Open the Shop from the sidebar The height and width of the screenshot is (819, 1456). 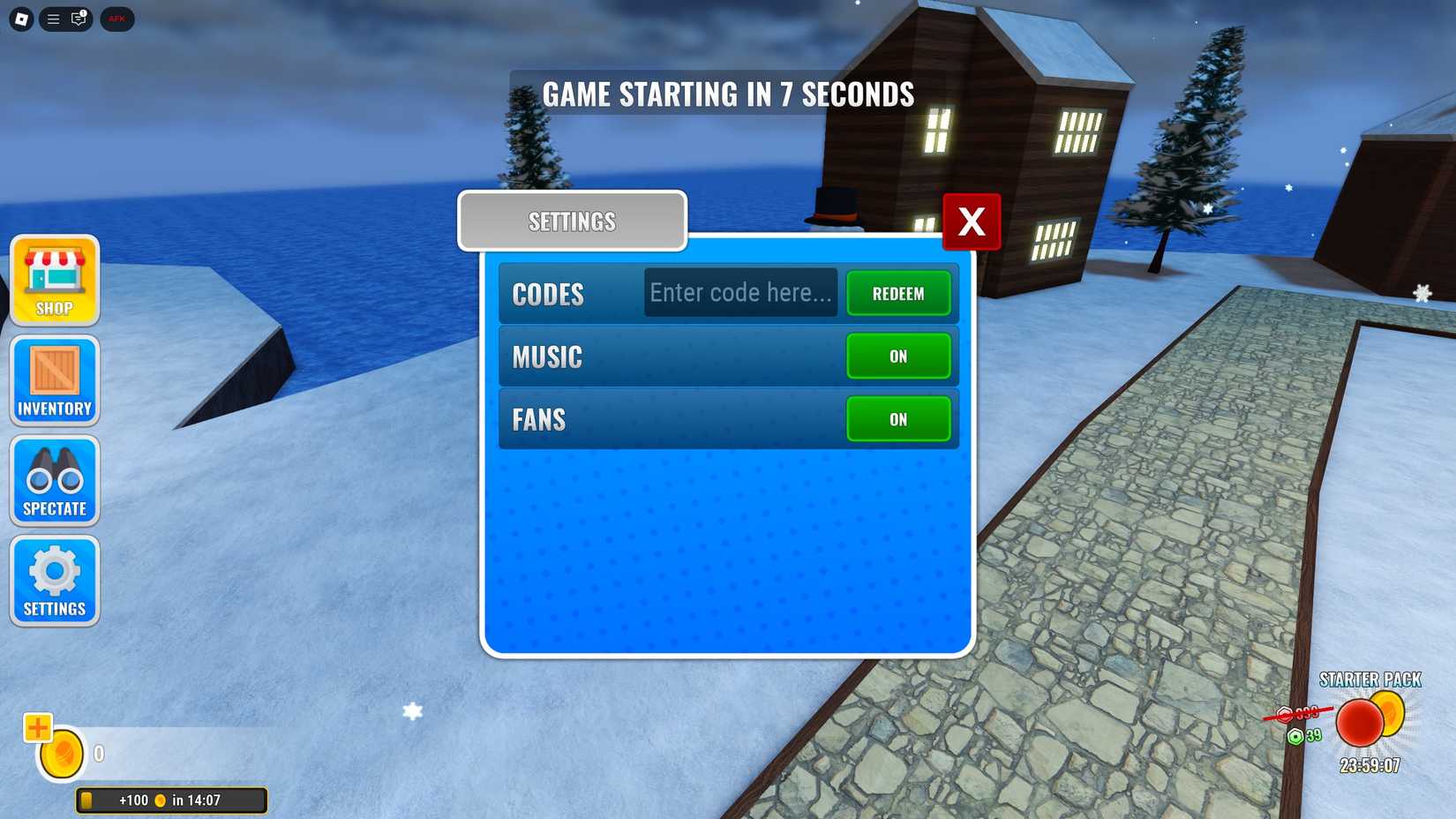point(55,281)
